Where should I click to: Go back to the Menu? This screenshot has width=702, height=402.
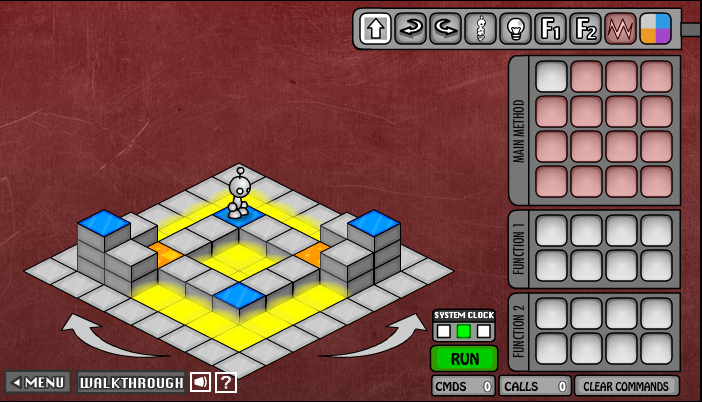coord(38,382)
